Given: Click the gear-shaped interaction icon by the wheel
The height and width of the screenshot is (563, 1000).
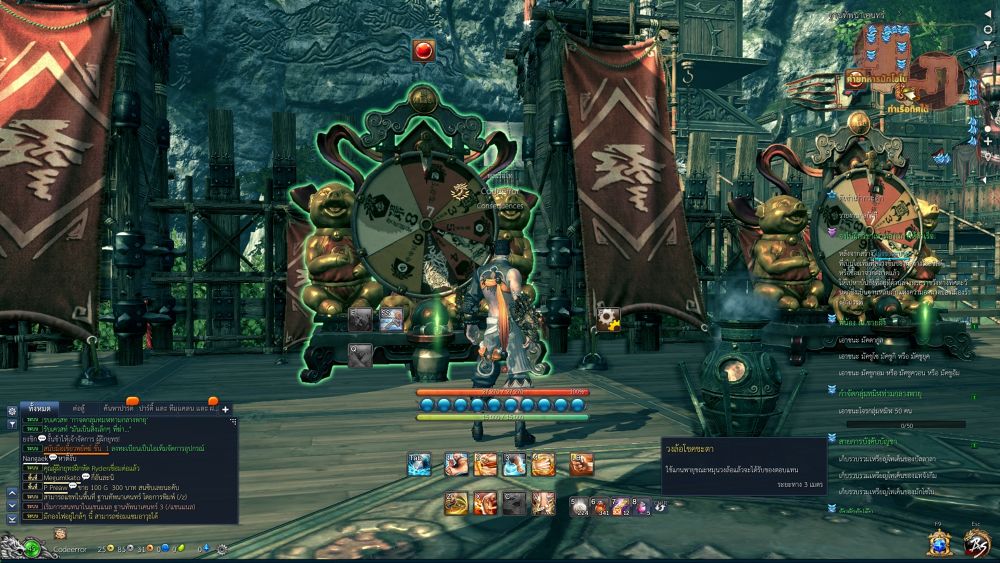Looking at the screenshot, I should tap(608, 319).
